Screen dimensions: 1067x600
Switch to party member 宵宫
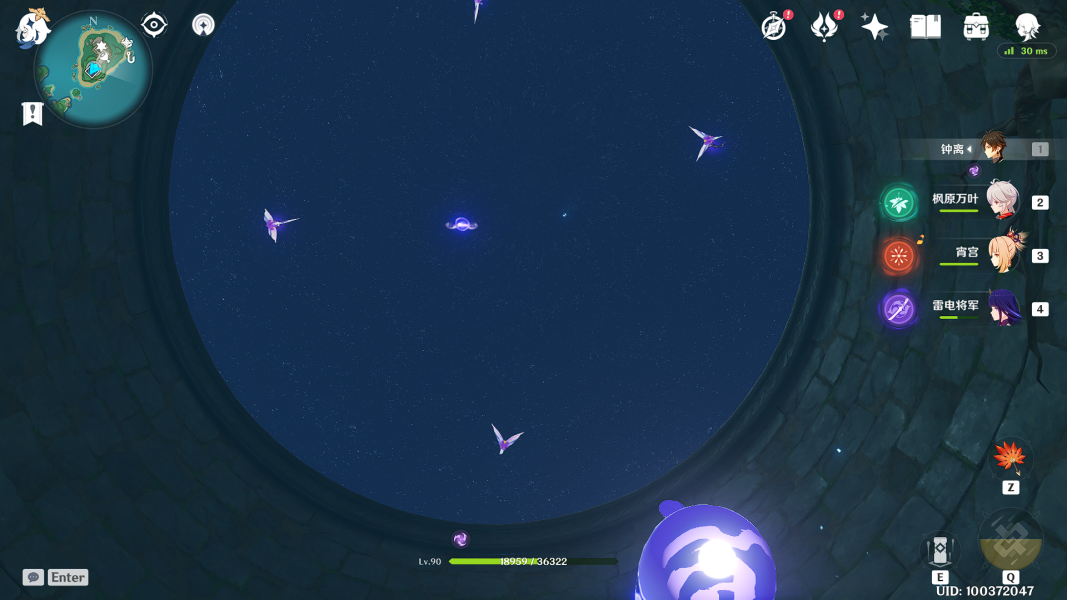tap(1001, 255)
